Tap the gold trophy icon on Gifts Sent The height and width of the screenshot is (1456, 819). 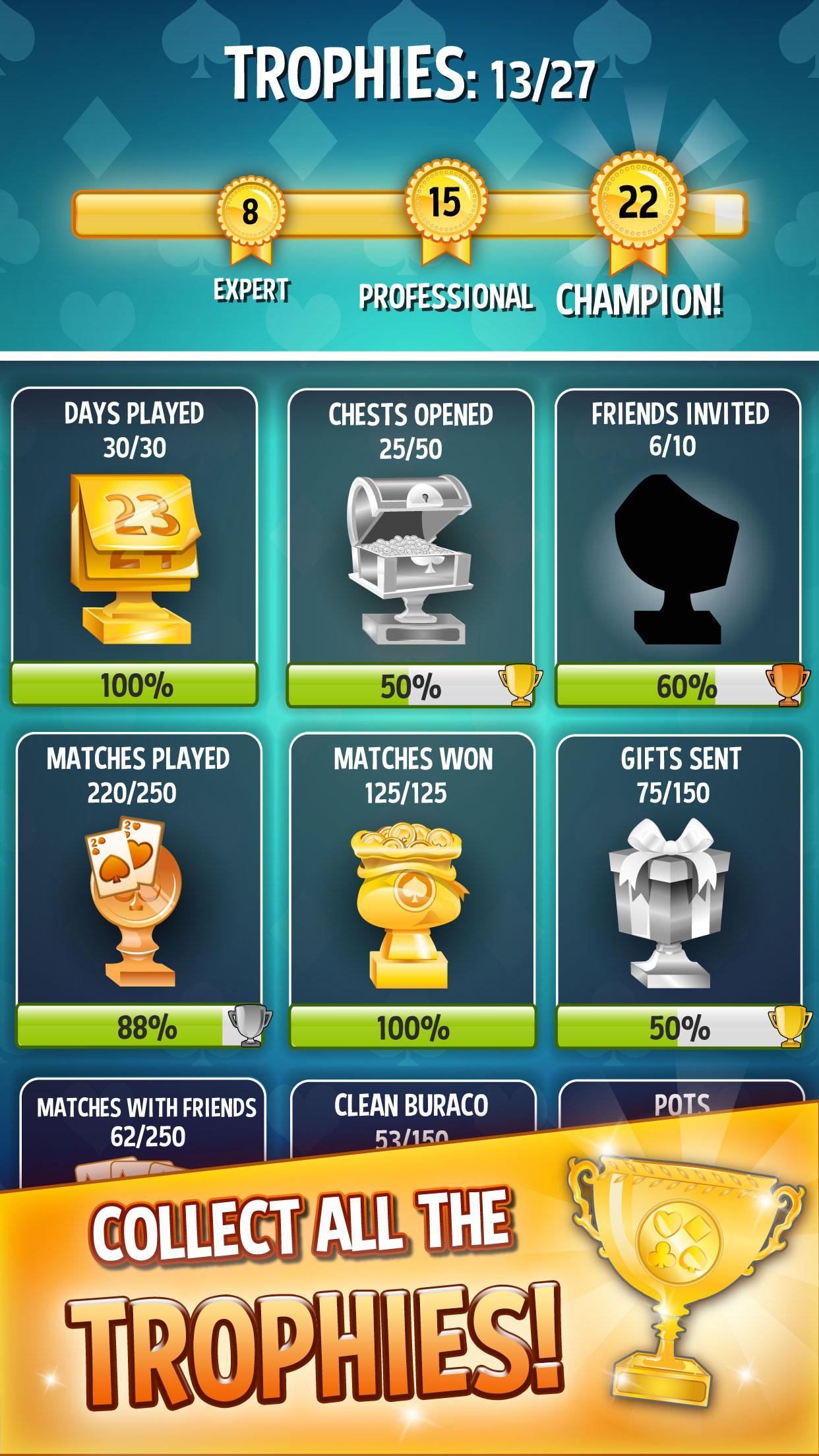pos(790,1027)
